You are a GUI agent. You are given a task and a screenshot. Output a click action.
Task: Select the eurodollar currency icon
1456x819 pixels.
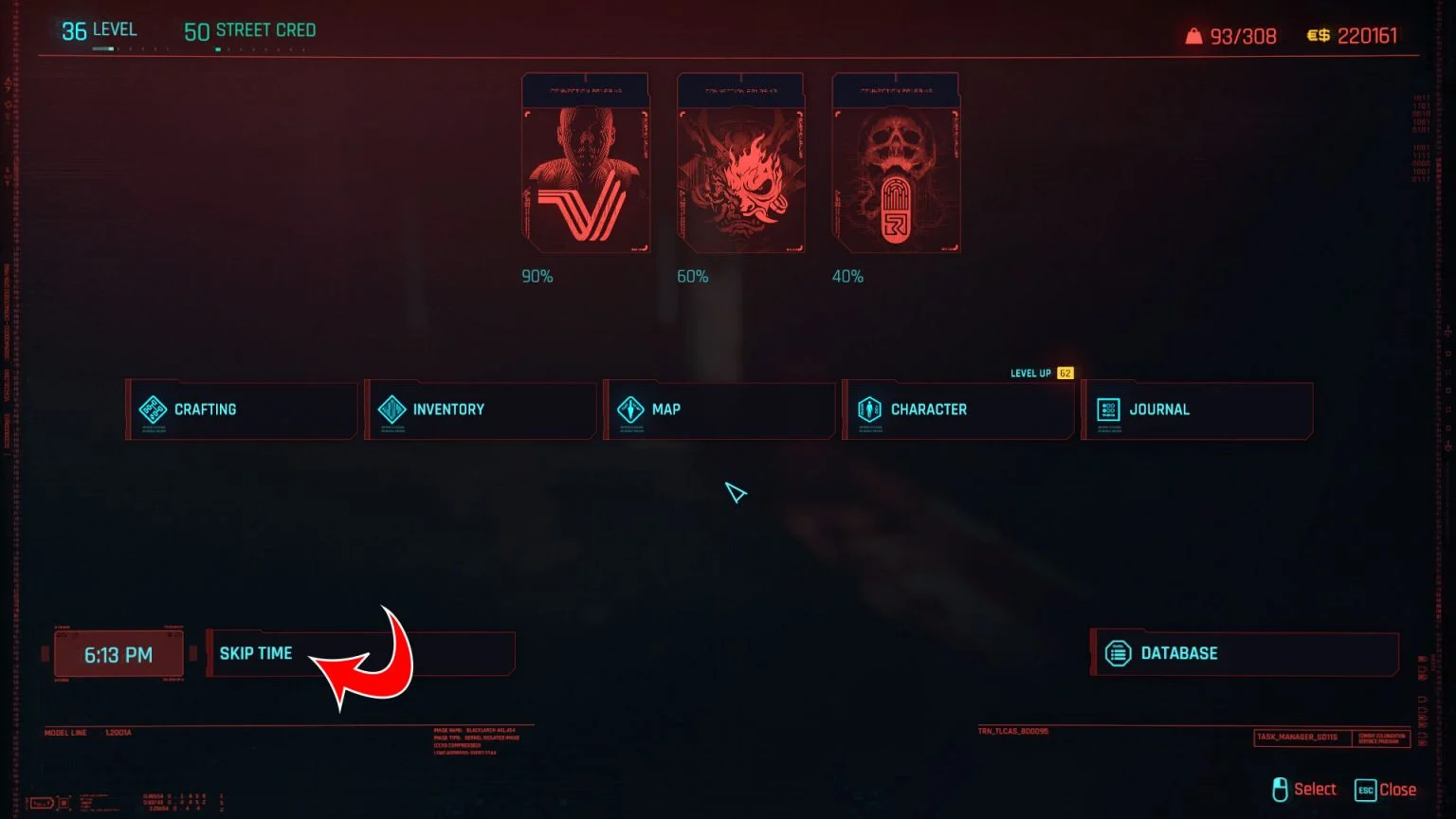click(1317, 35)
